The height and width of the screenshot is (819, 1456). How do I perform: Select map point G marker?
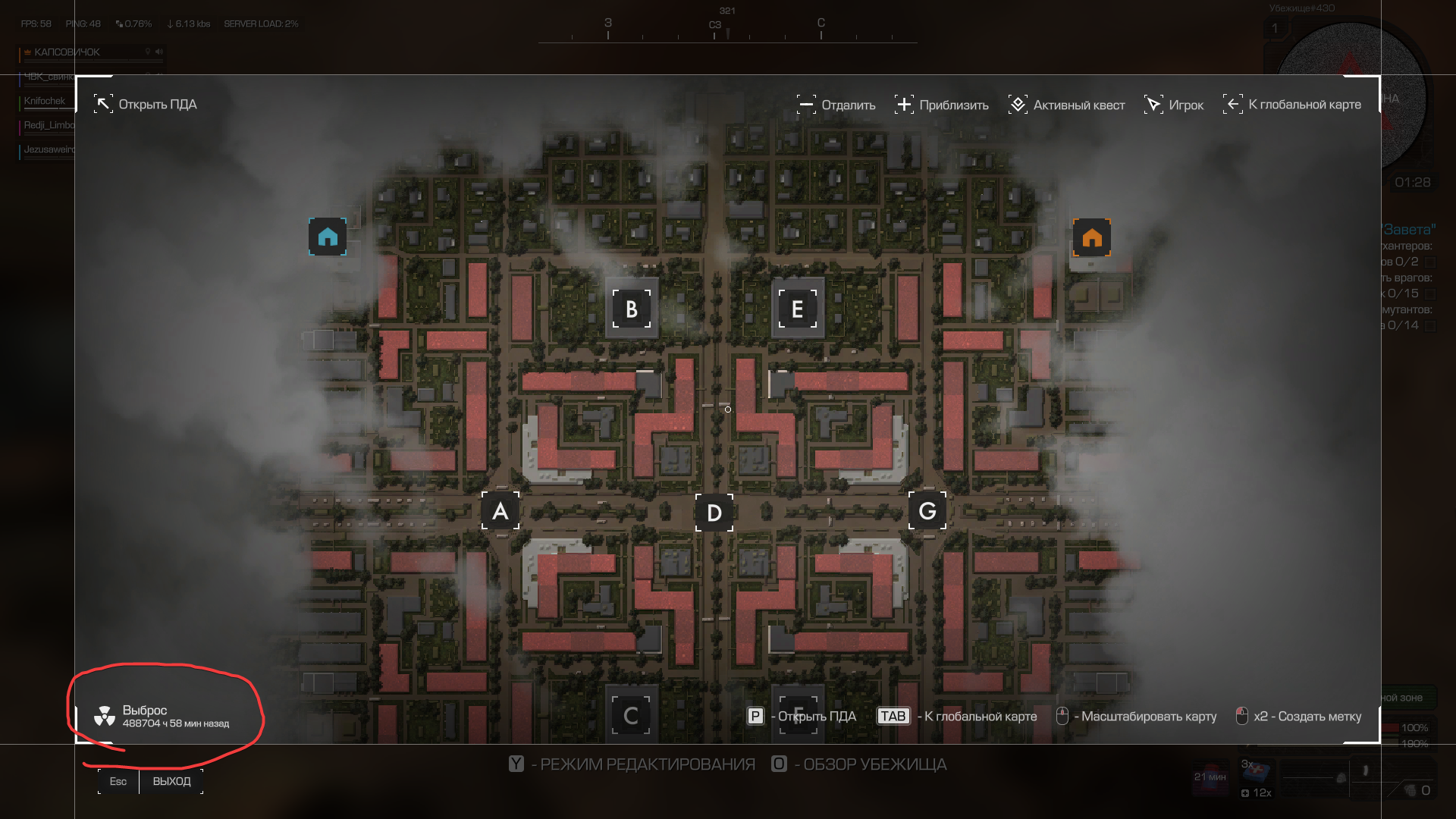tap(927, 511)
